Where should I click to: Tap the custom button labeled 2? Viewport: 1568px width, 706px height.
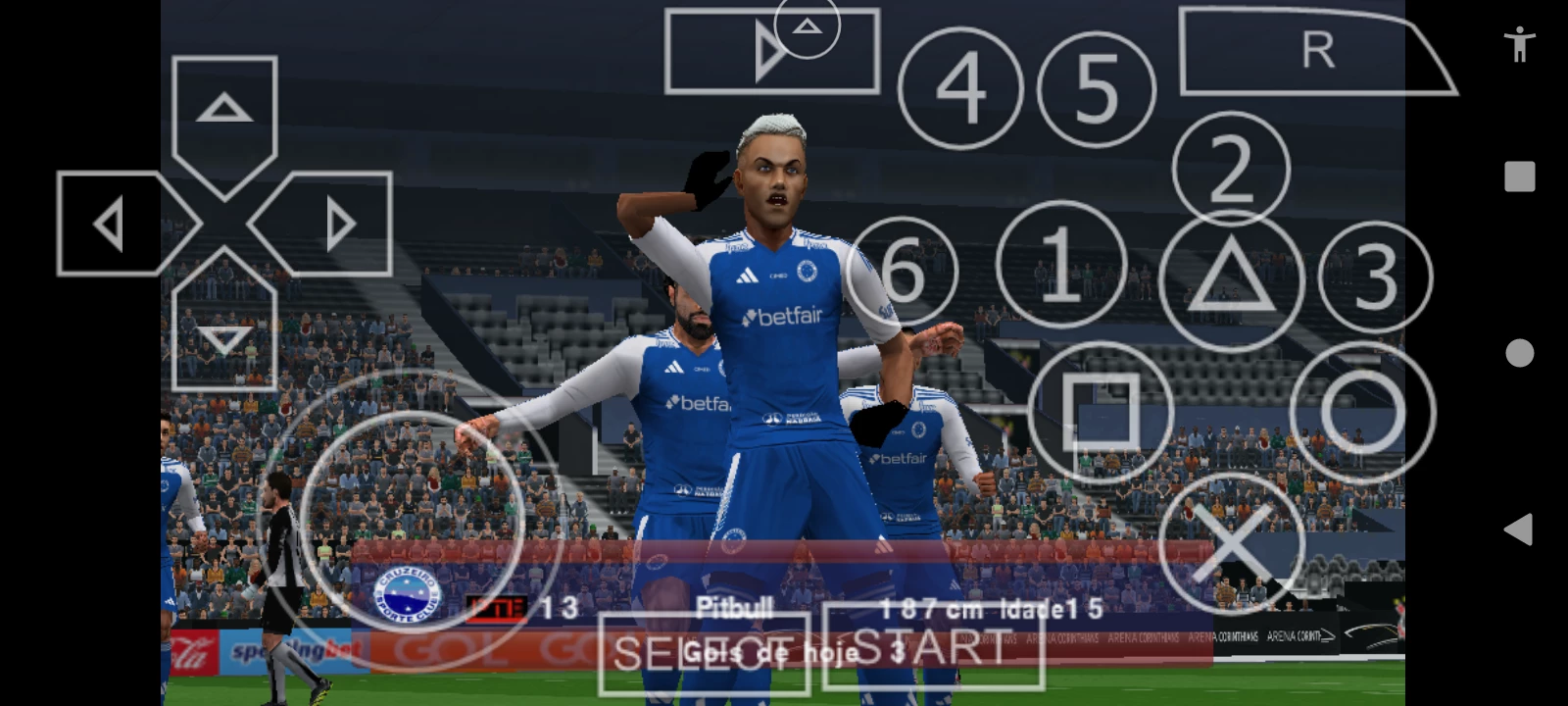click(x=1231, y=169)
